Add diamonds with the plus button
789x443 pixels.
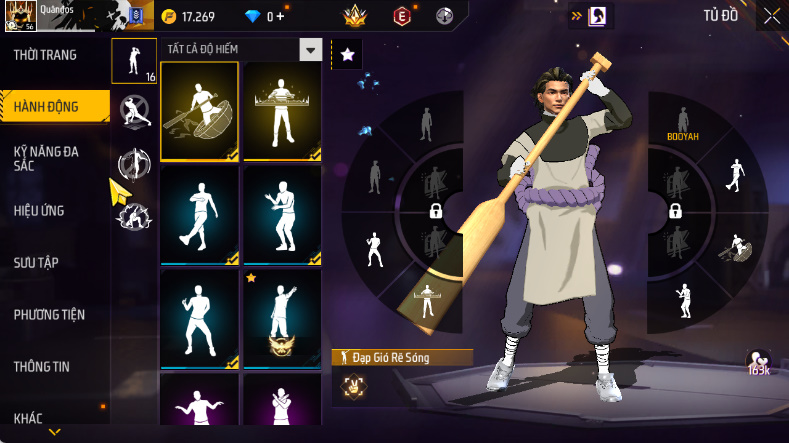pos(279,16)
